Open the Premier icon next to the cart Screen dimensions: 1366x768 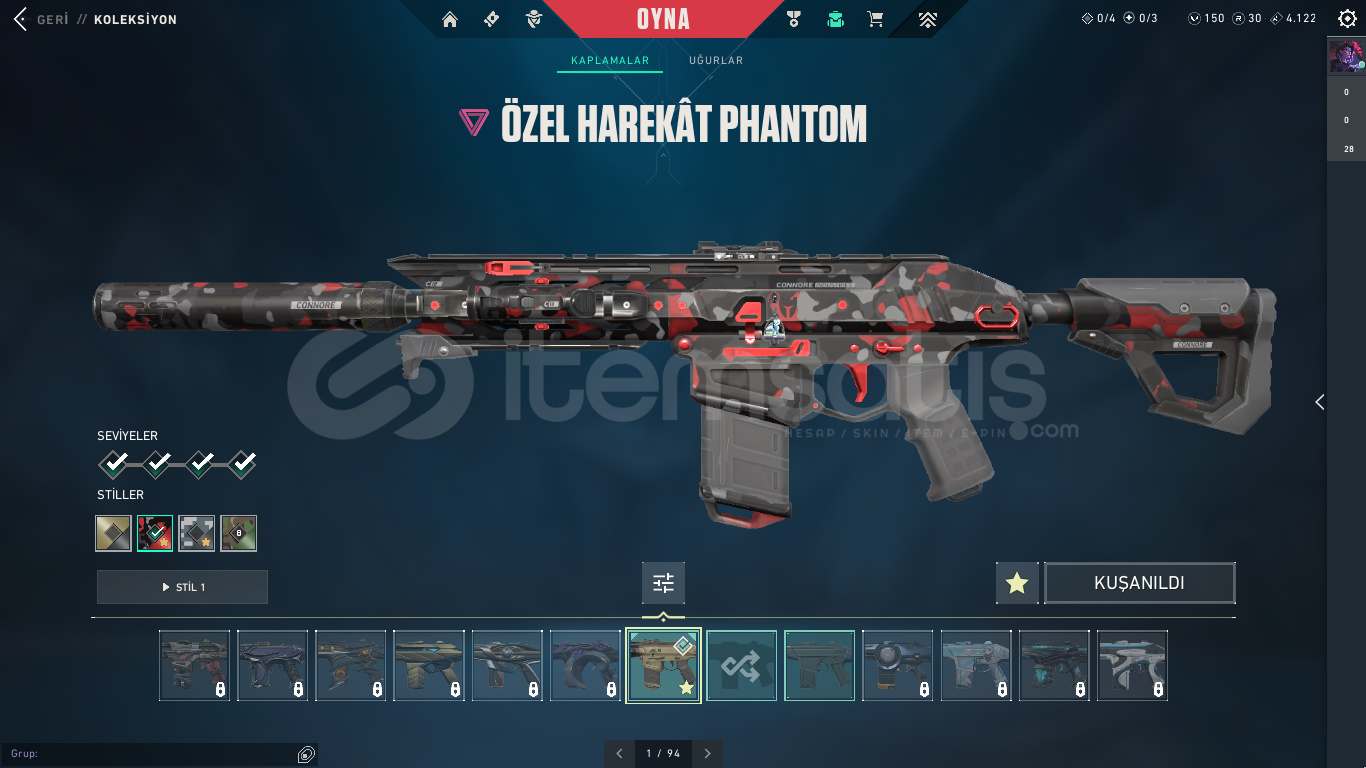(x=928, y=19)
